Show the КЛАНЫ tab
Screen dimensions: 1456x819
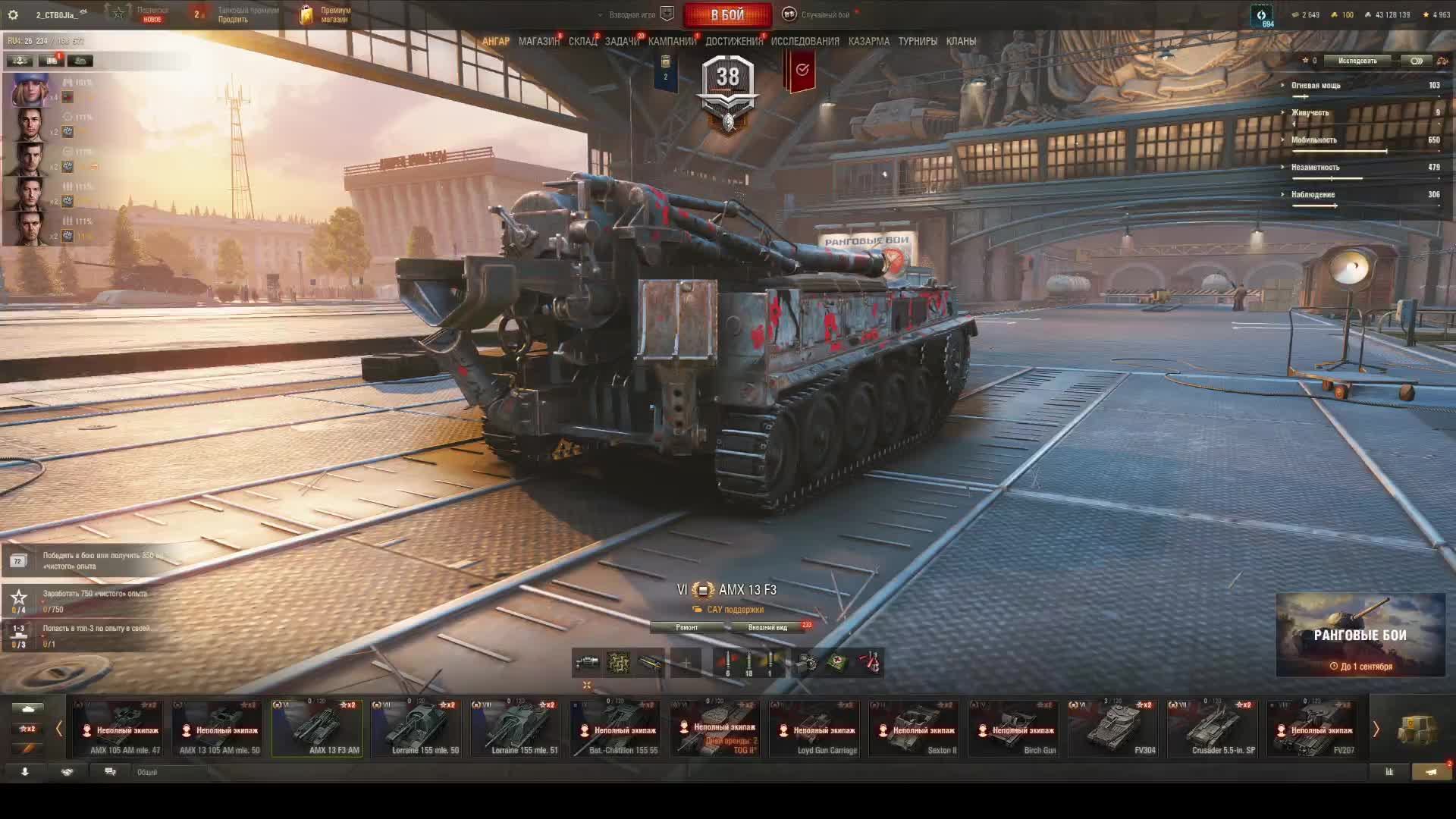(x=961, y=41)
